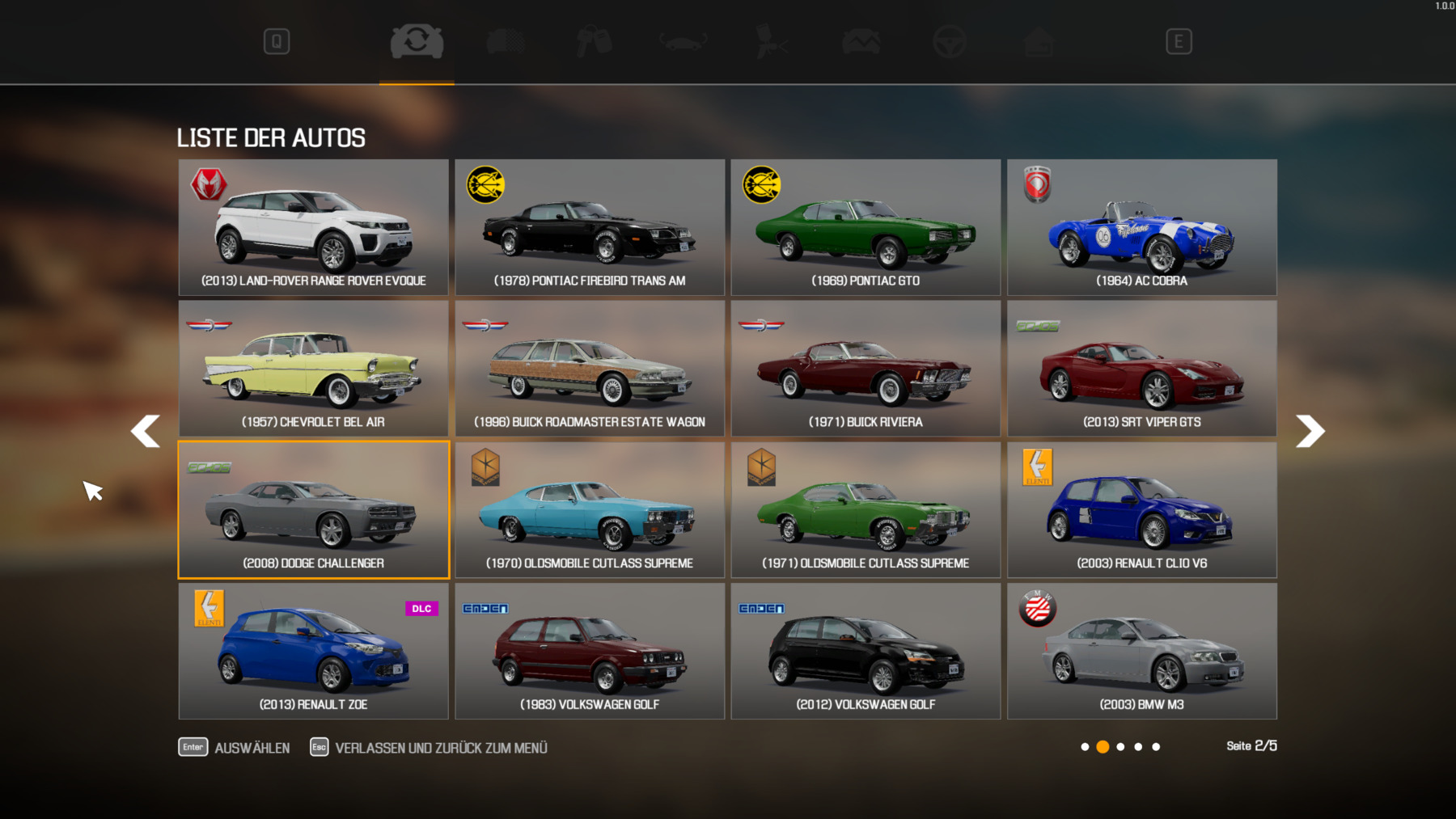Select the 2013 Land-Rover Range Rover Evoque
1456x819 pixels.
pos(313,227)
